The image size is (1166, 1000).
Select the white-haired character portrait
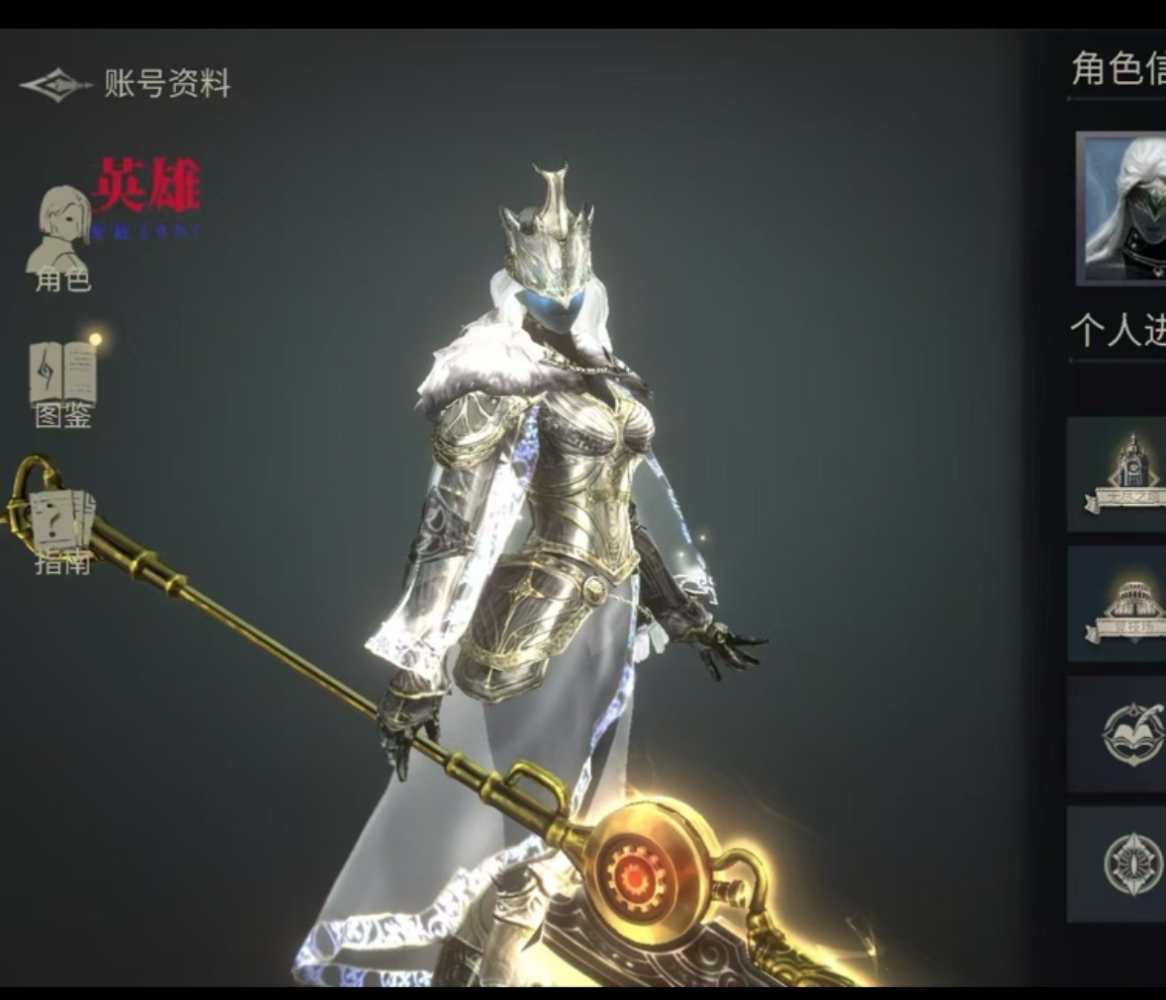coord(1124,209)
